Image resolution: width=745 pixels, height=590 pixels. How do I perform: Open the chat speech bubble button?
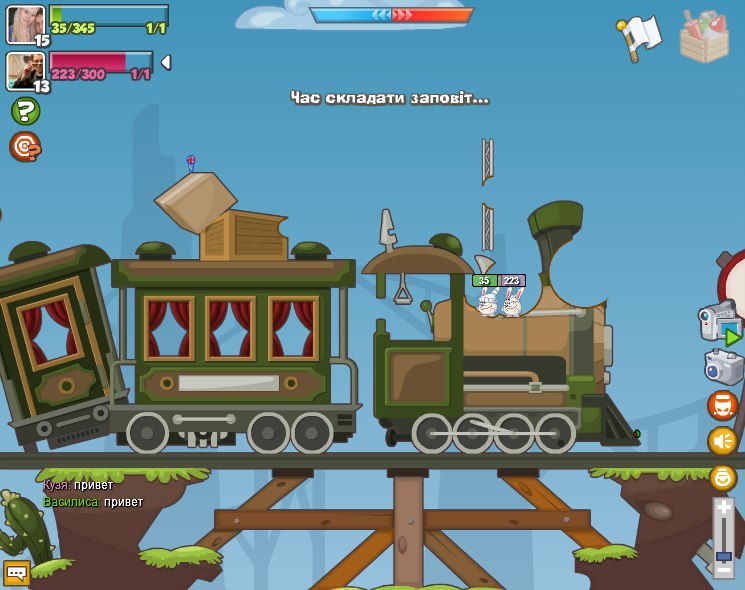(16, 573)
